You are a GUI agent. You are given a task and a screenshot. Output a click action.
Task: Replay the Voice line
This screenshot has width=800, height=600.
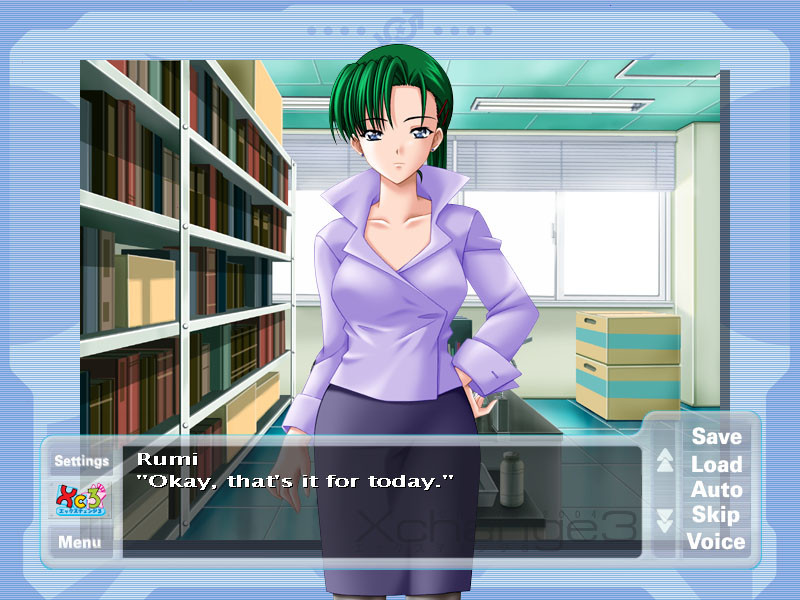716,542
